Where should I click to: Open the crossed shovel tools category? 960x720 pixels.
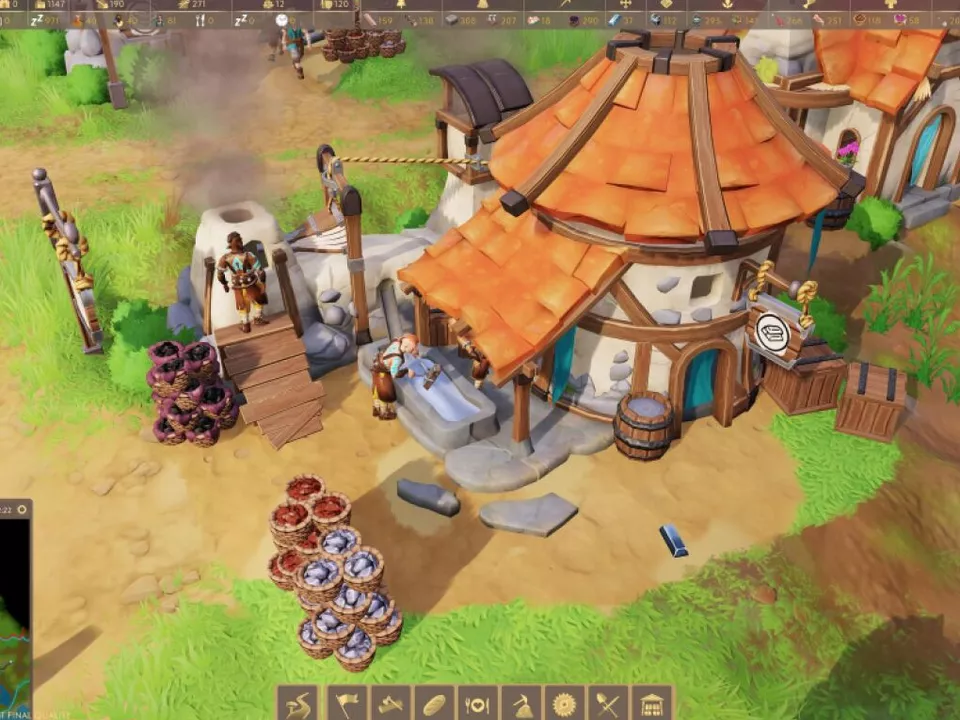click(609, 704)
